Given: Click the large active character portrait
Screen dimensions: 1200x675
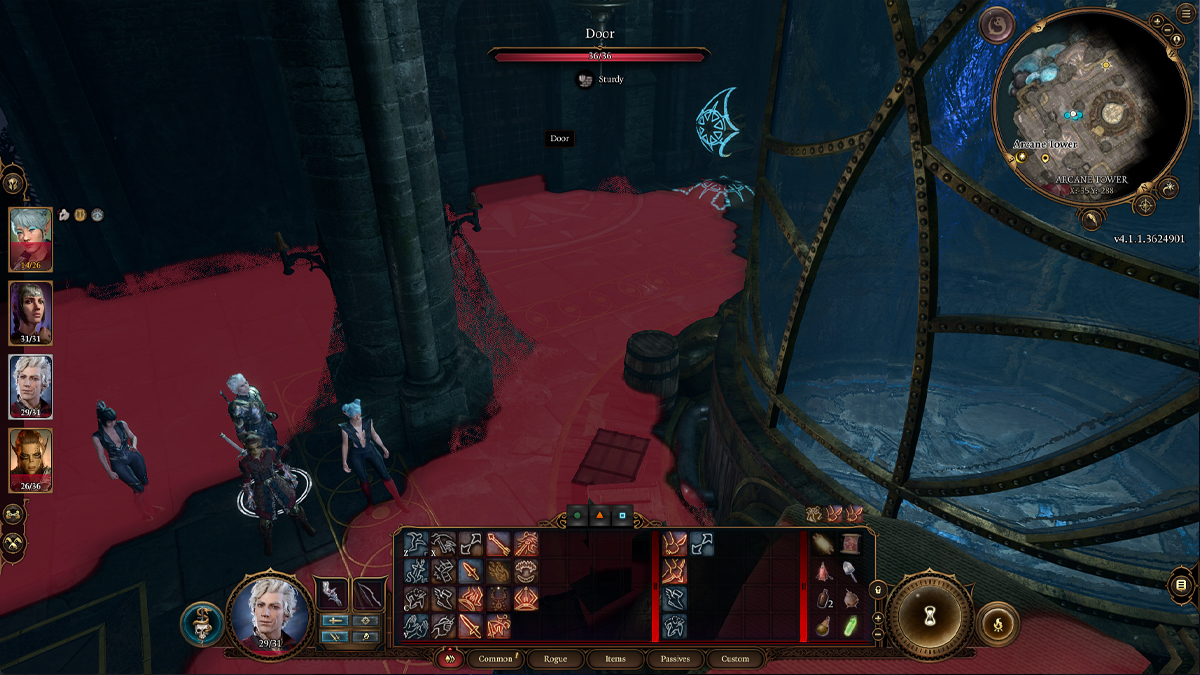Looking at the screenshot, I should 268,613.
